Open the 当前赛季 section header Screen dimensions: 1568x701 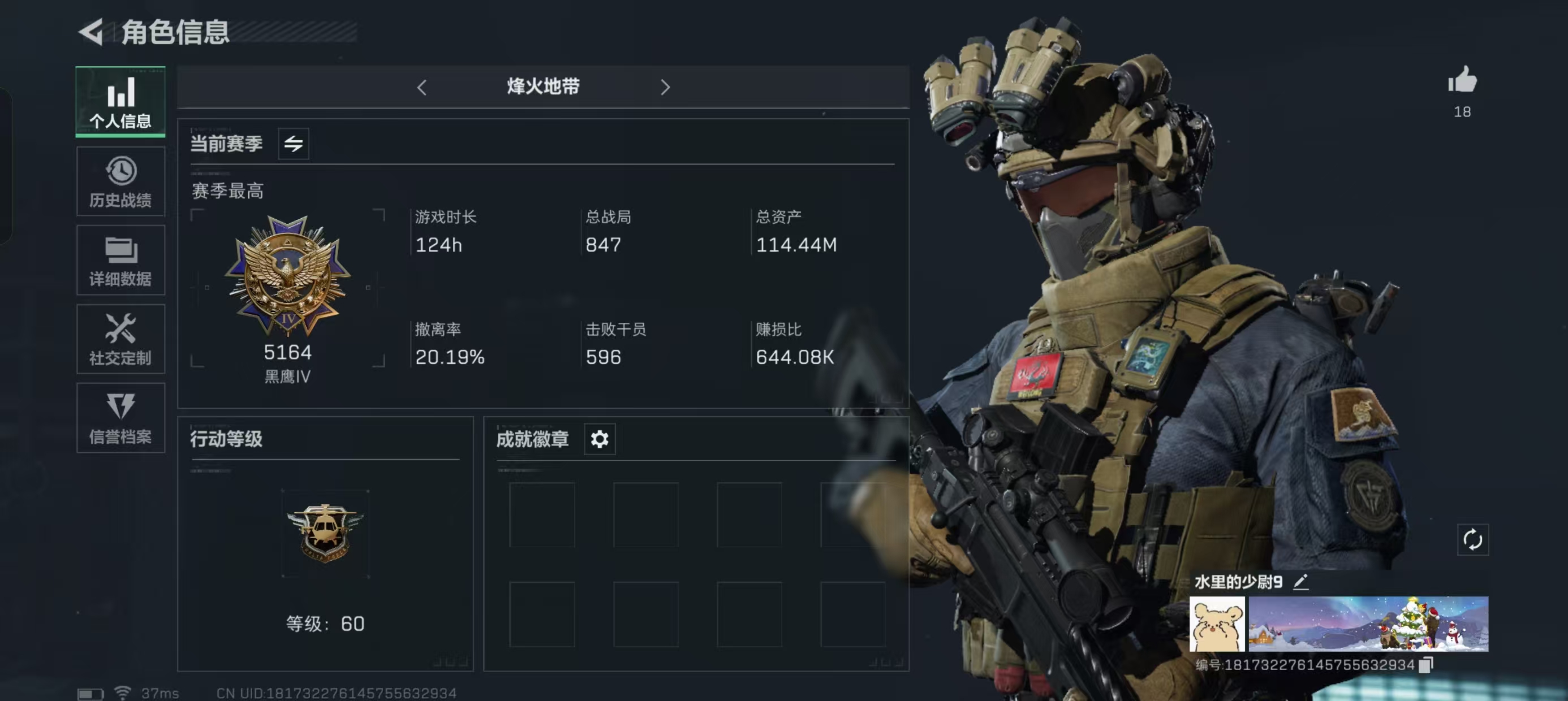pyautogui.click(x=226, y=144)
